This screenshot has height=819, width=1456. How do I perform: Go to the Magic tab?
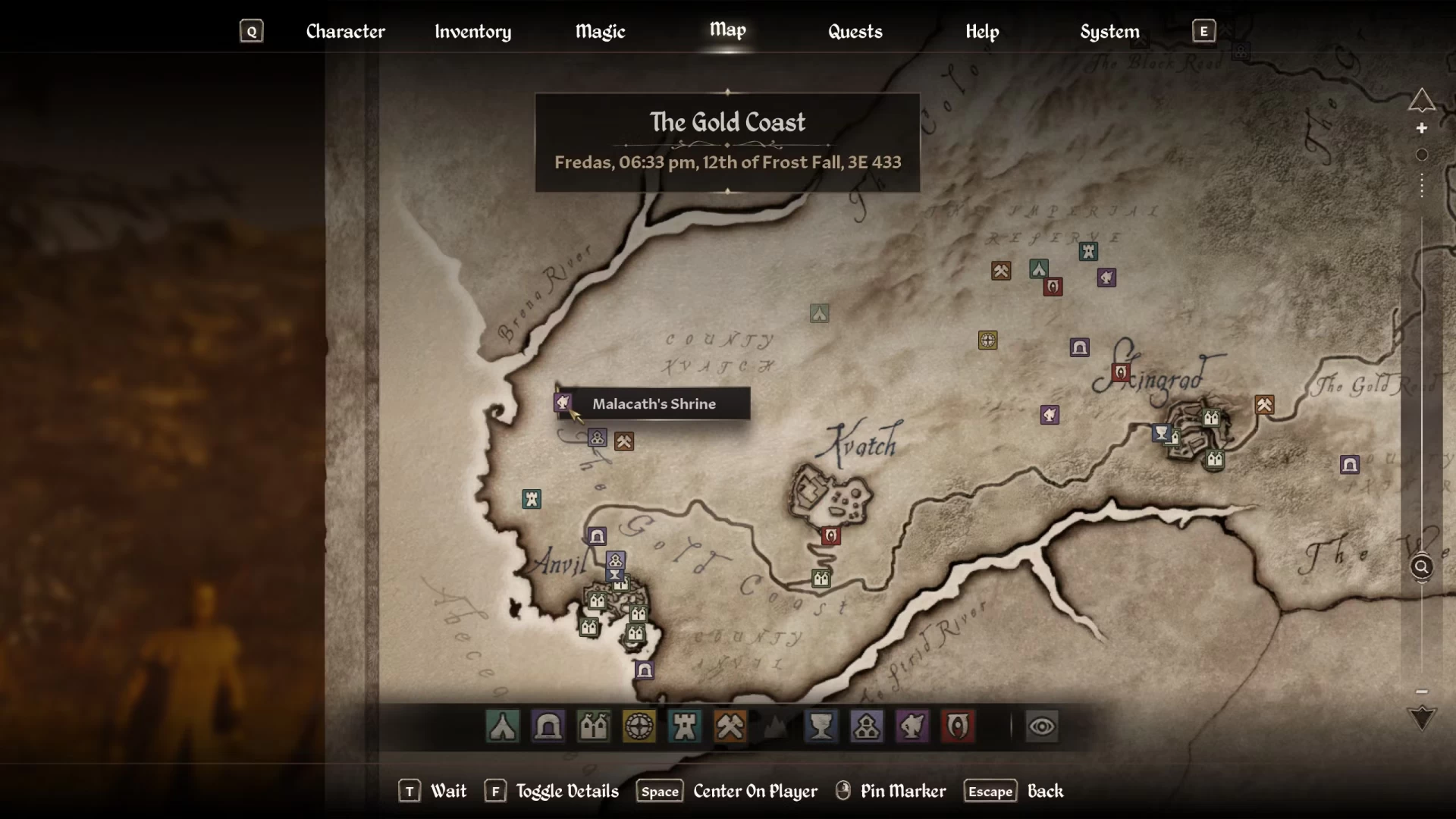[600, 31]
